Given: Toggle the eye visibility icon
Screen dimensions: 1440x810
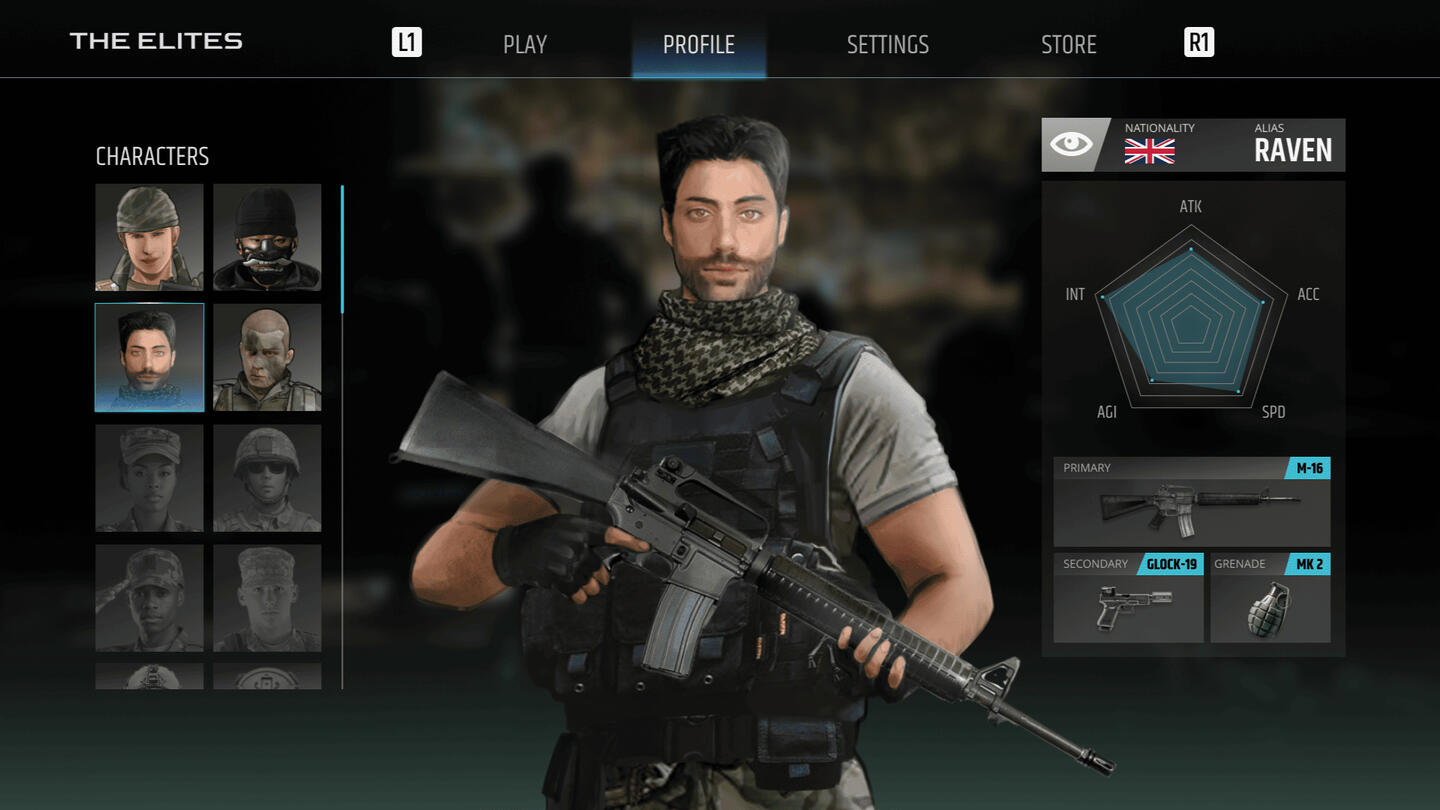Looking at the screenshot, I should pos(1071,145).
